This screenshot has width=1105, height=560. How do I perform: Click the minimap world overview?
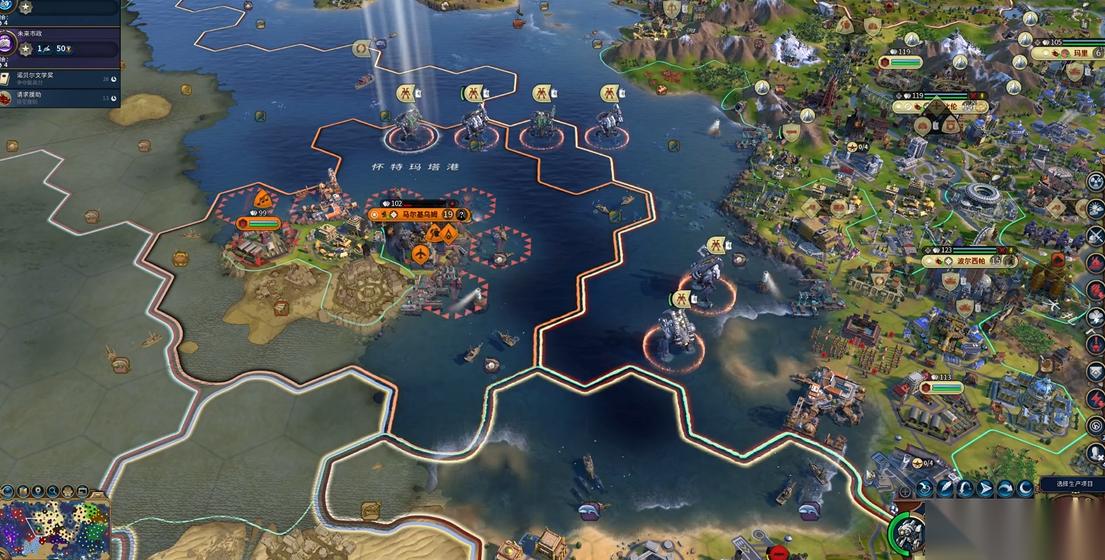click(55, 530)
